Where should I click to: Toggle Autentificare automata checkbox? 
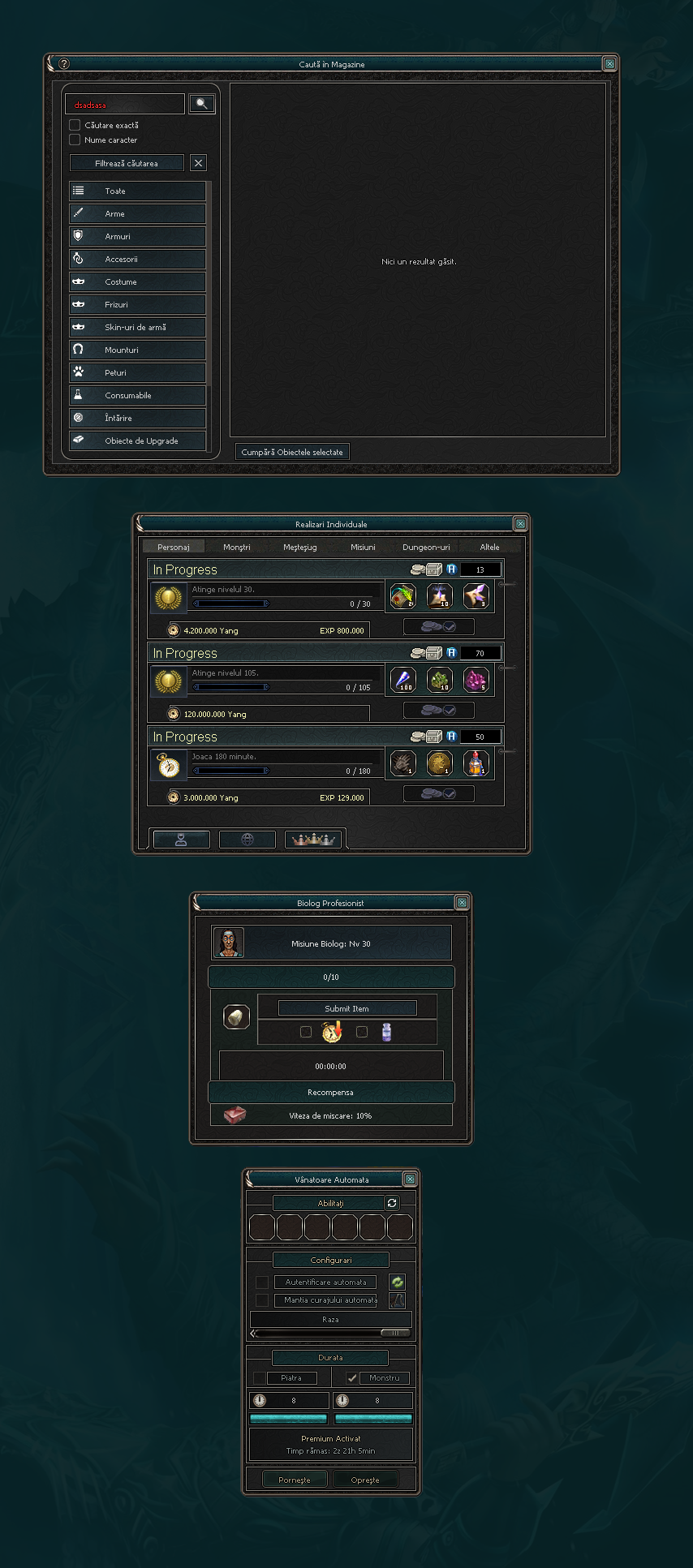click(x=262, y=1282)
